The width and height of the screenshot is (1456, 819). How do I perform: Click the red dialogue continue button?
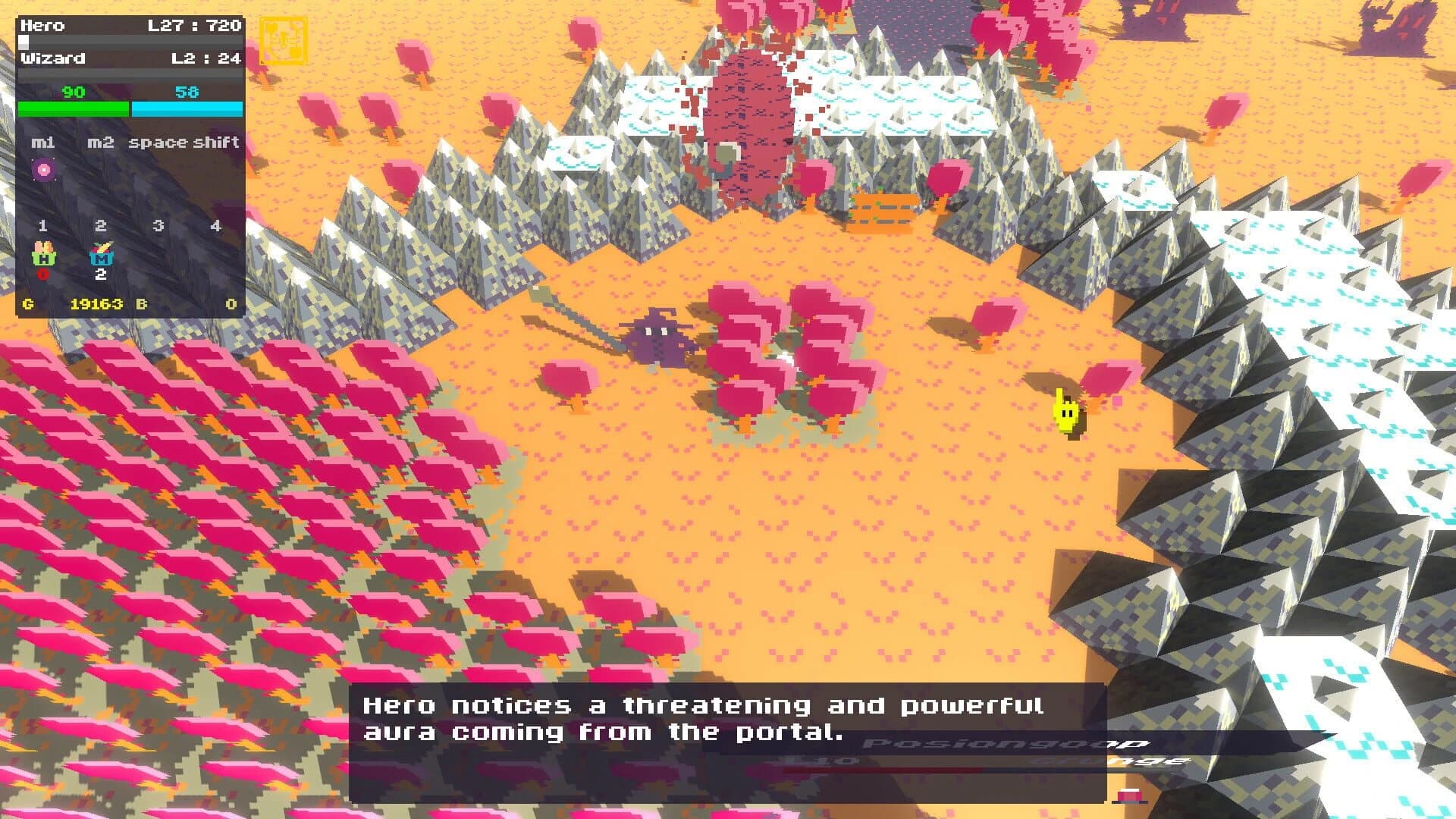[x=1130, y=795]
